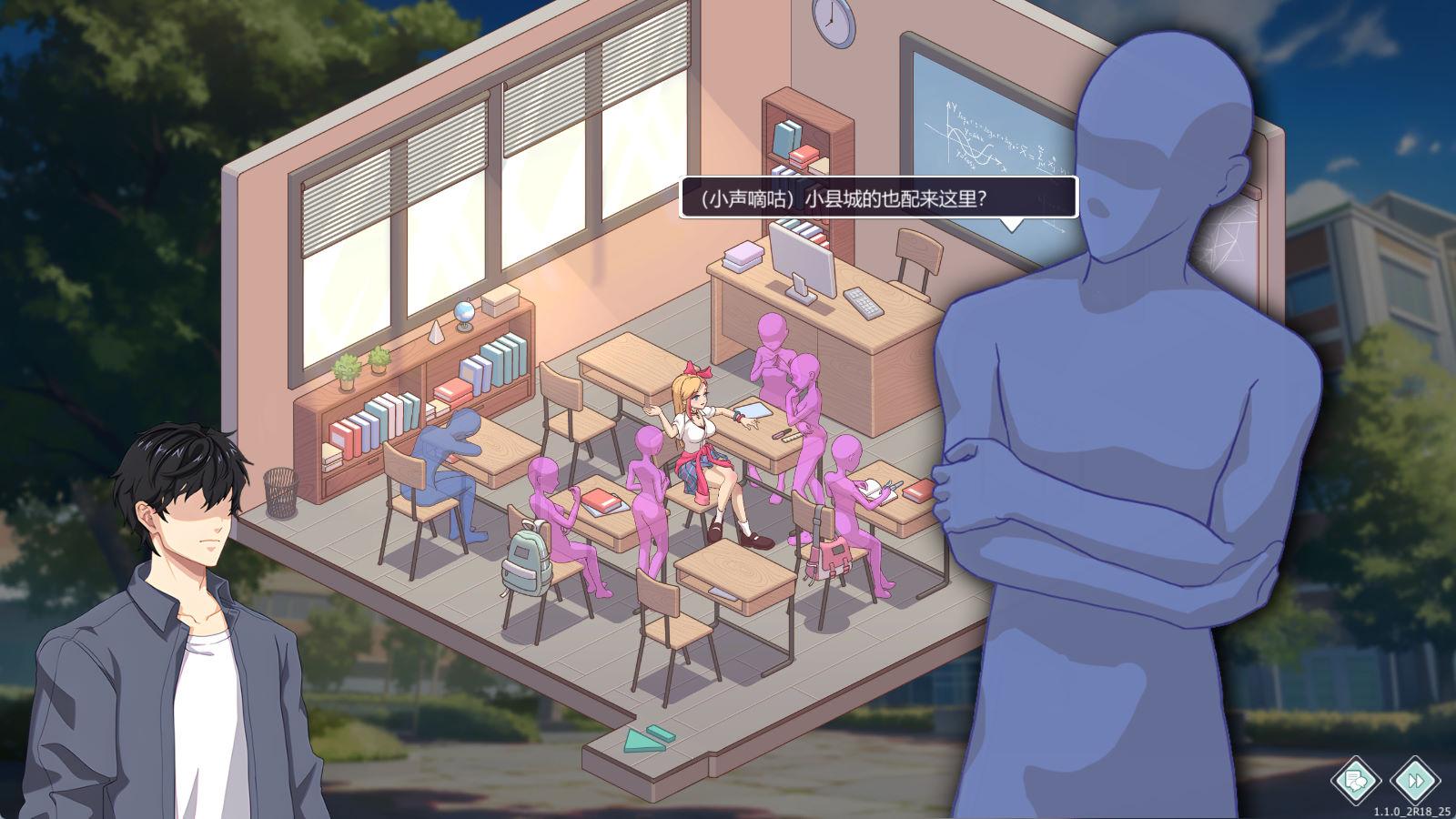Activate the fast-forward skip button
This screenshot has width=1456, height=819.
[1417, 780]
